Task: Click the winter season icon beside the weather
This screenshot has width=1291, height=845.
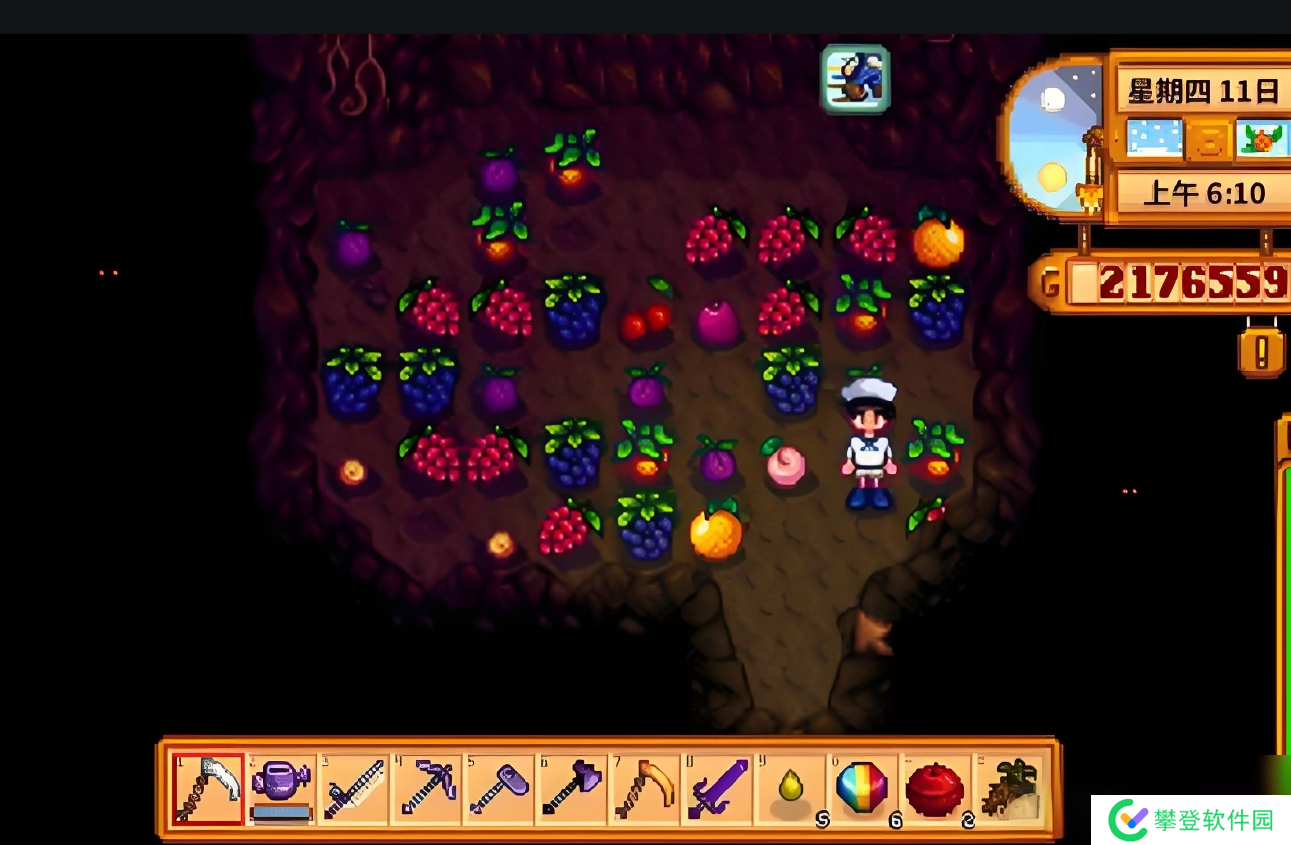Action: click(x=1260, y=139)
